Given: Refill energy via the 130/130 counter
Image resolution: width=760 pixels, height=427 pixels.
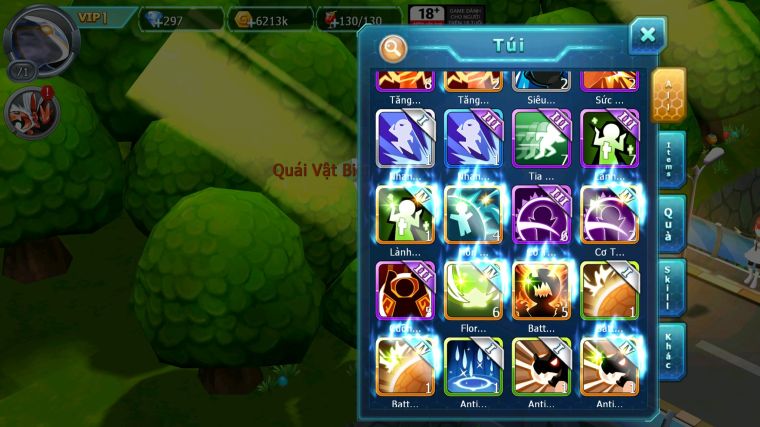Looking at the screenshot, I should point(360,18).
